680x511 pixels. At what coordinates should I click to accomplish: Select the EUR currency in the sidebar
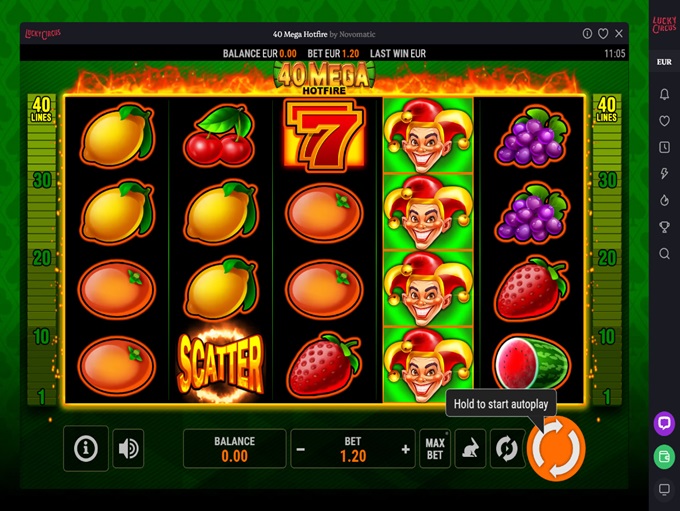click(664, 62)
